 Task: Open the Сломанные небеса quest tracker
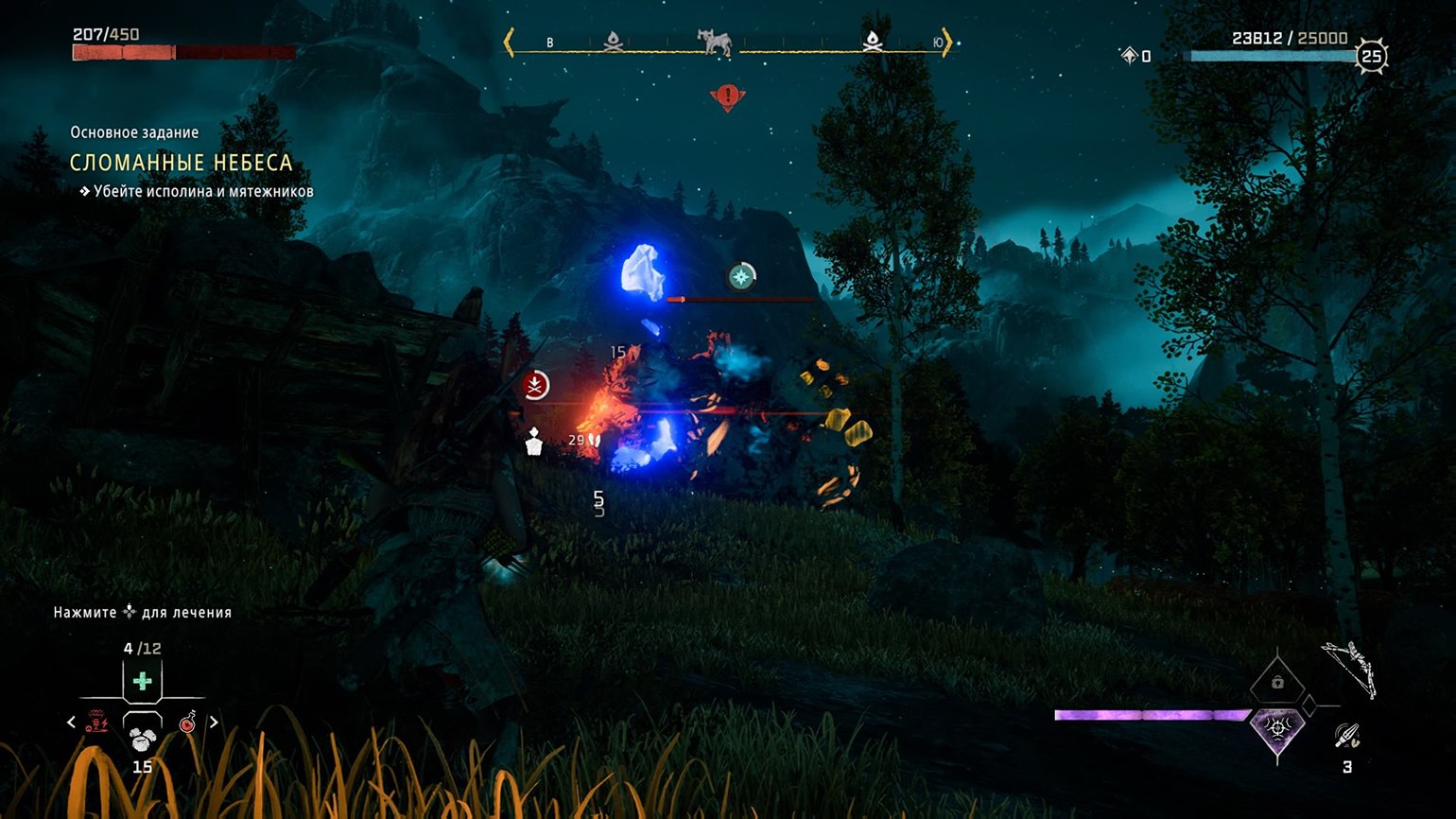pos(181,163)
